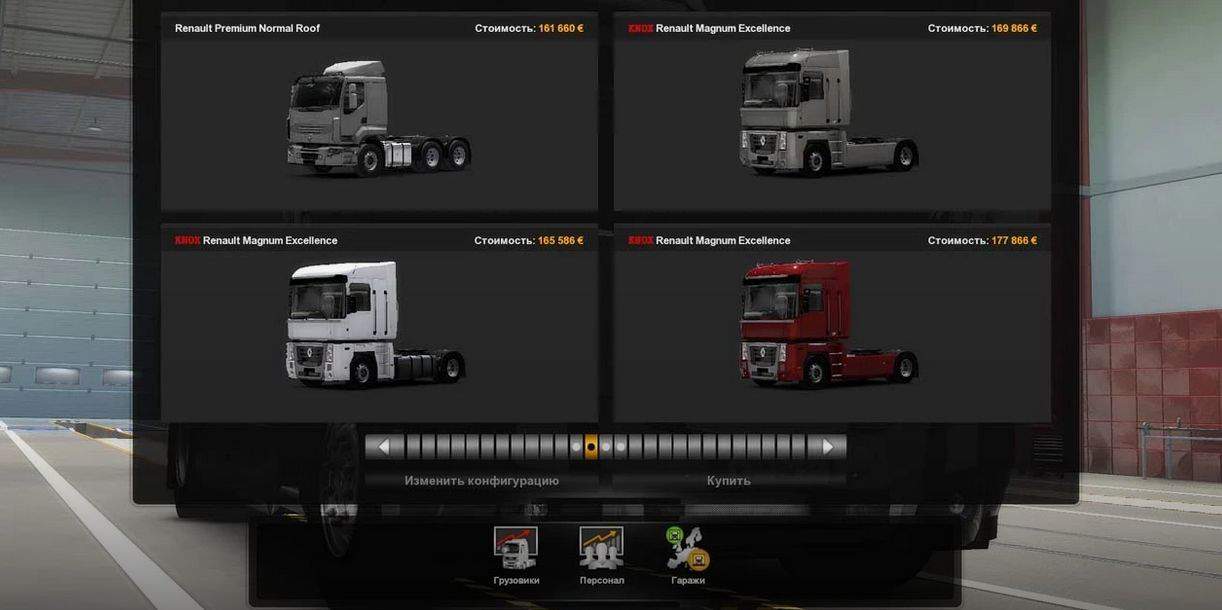Show the Гаражи garages map

click(x=688, y=555)
